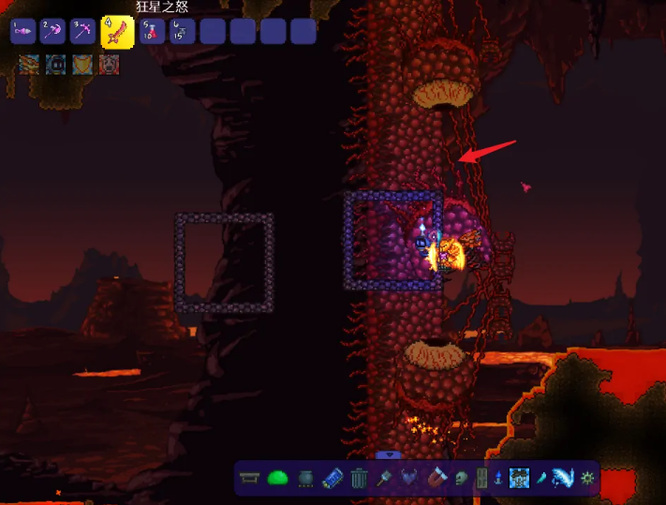Screen dimensions: 666x505
Task: Activate the red magnet toolbar icon
Action: click(x=436, y=478)
